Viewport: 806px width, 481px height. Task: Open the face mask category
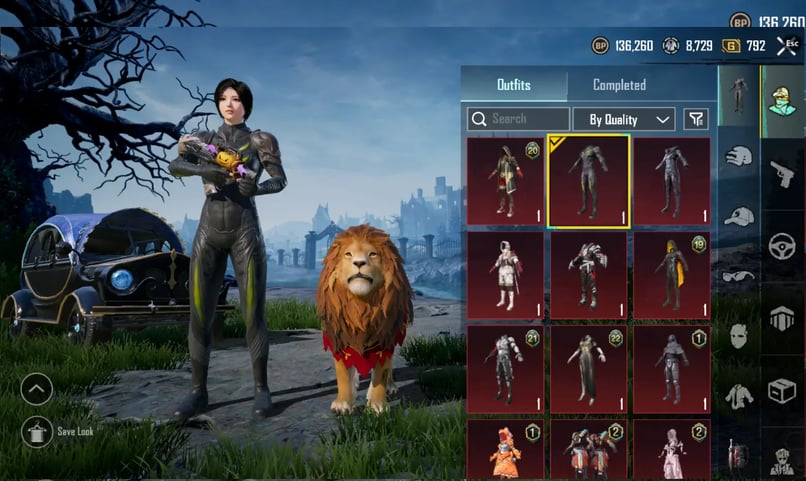739,335
